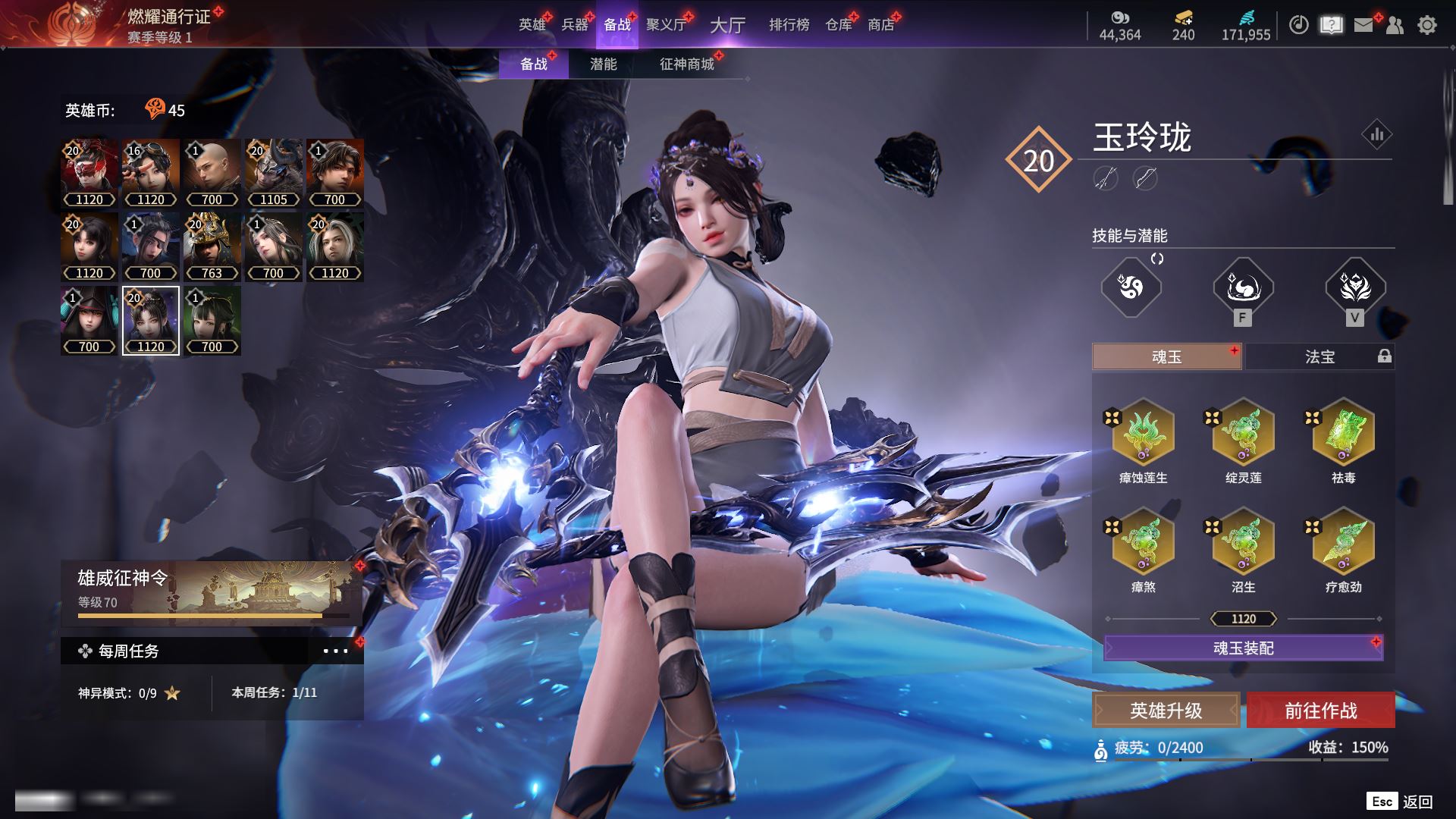Go to the 兵器 weapons menu

(x=575, y=25)
